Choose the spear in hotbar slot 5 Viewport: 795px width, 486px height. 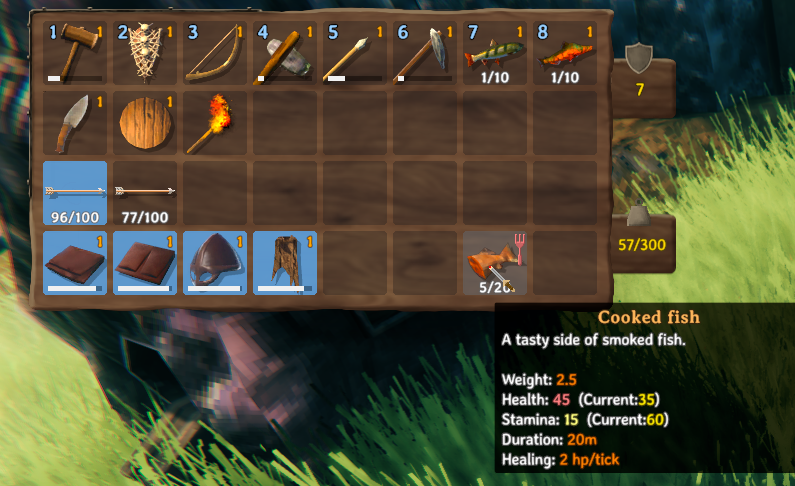click(x=355, y=53)
